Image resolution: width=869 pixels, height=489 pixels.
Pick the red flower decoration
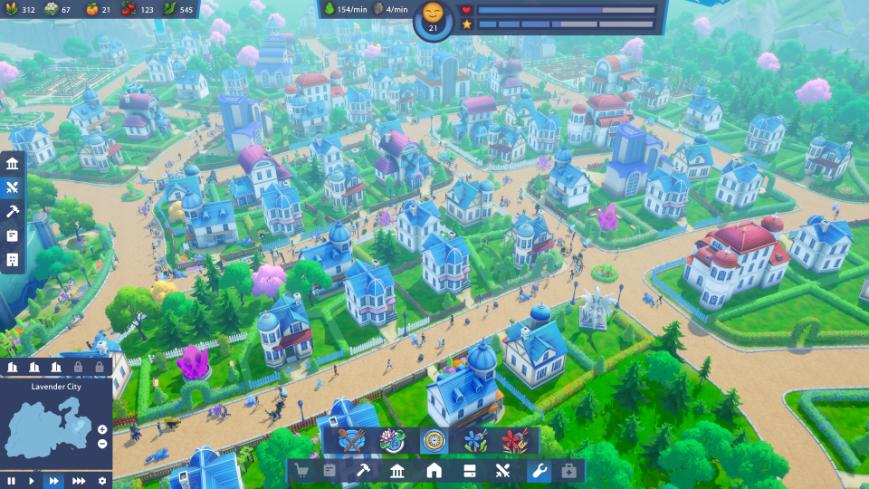(514, 441)
